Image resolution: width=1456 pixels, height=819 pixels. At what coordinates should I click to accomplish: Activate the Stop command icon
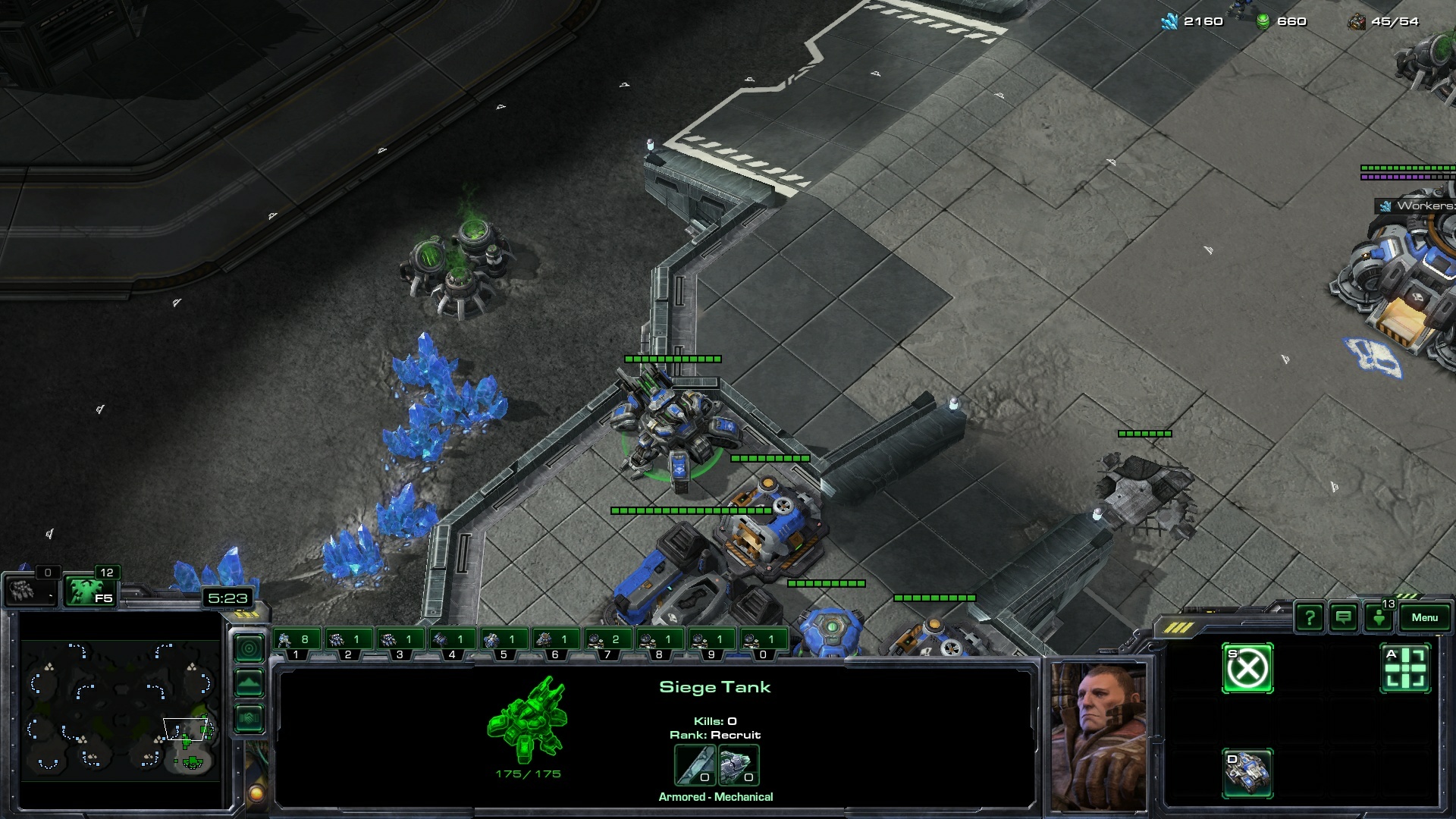tap(1247, 669)
